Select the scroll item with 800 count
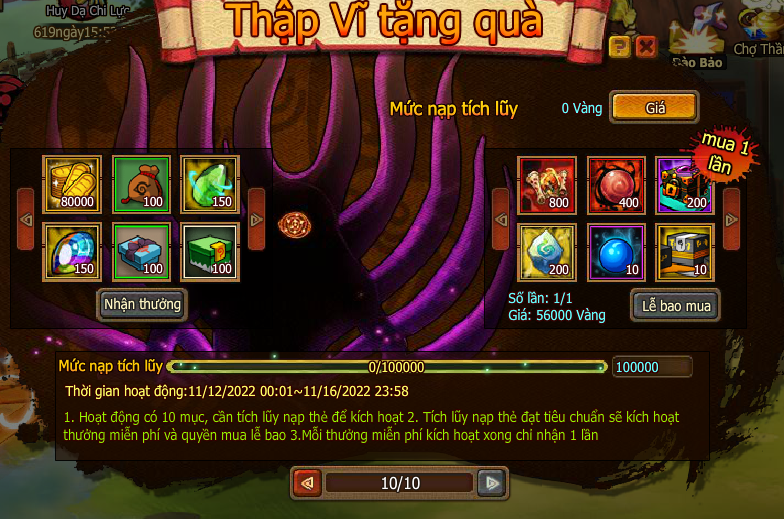 pyautogui.click(x=546, y=185)
